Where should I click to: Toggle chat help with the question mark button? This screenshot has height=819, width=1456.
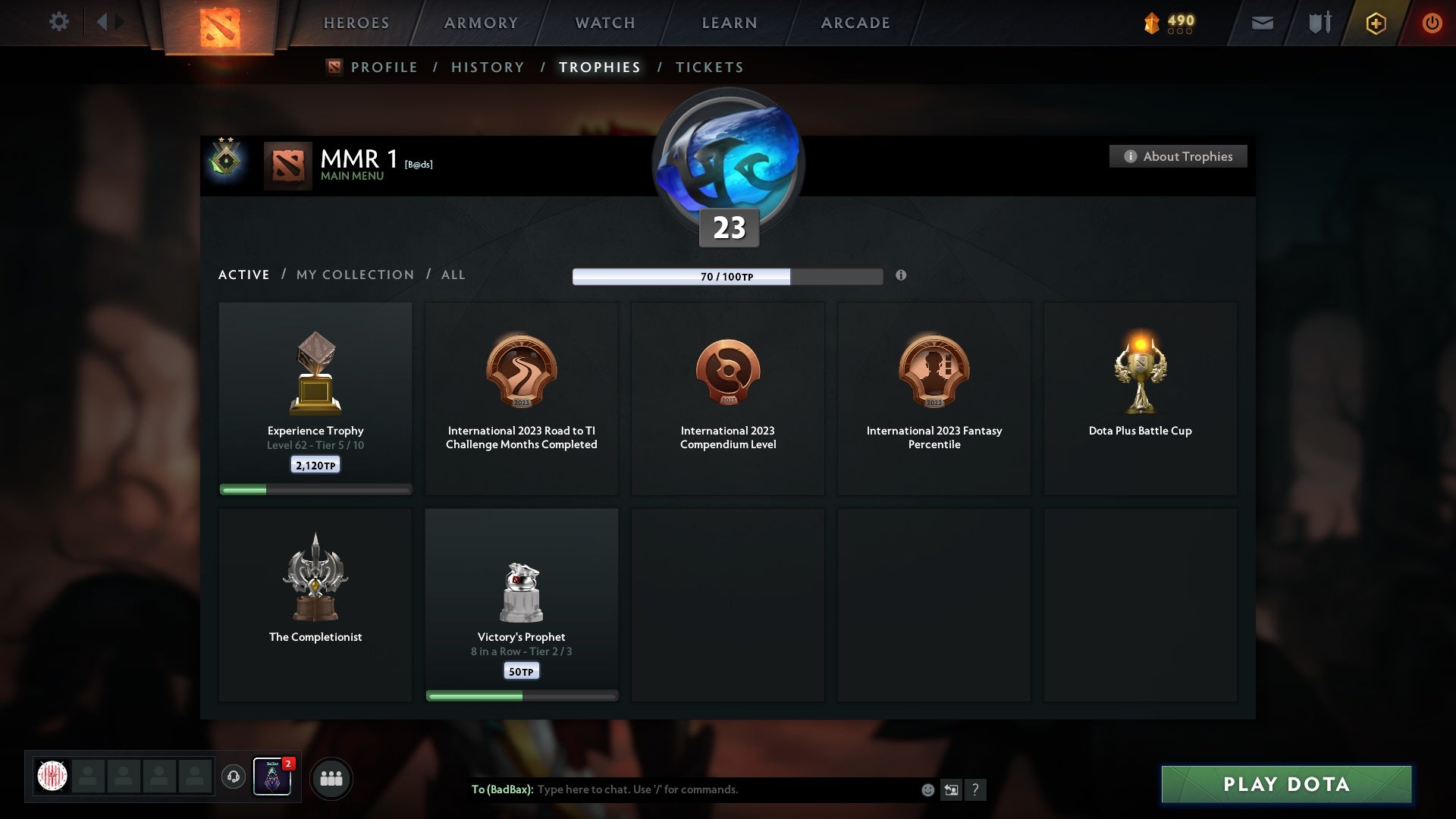coord(976,789)
